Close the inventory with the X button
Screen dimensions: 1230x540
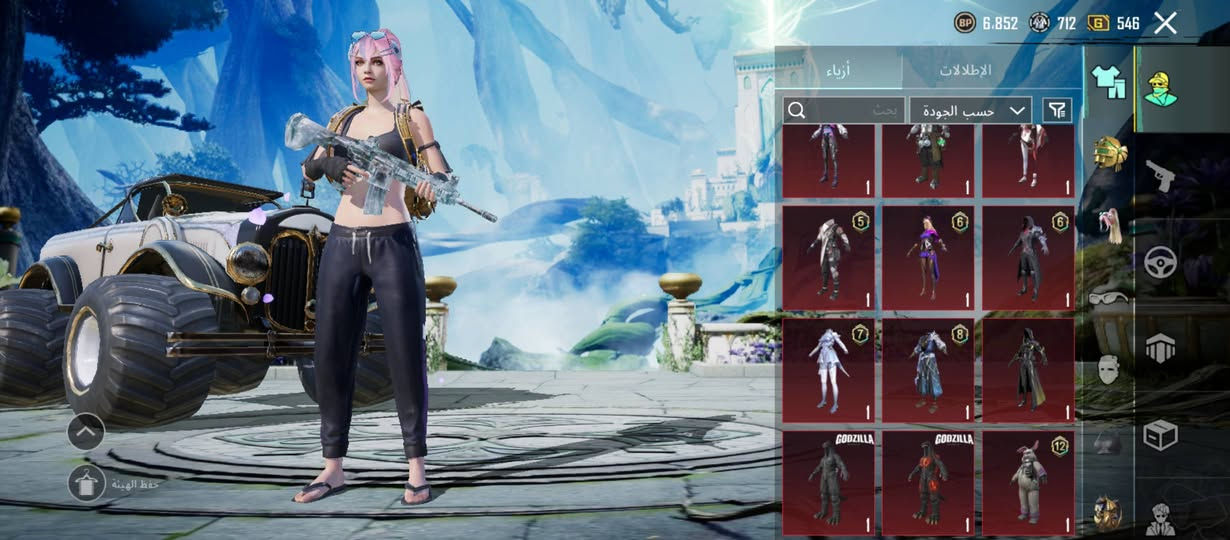point(1165,23)
